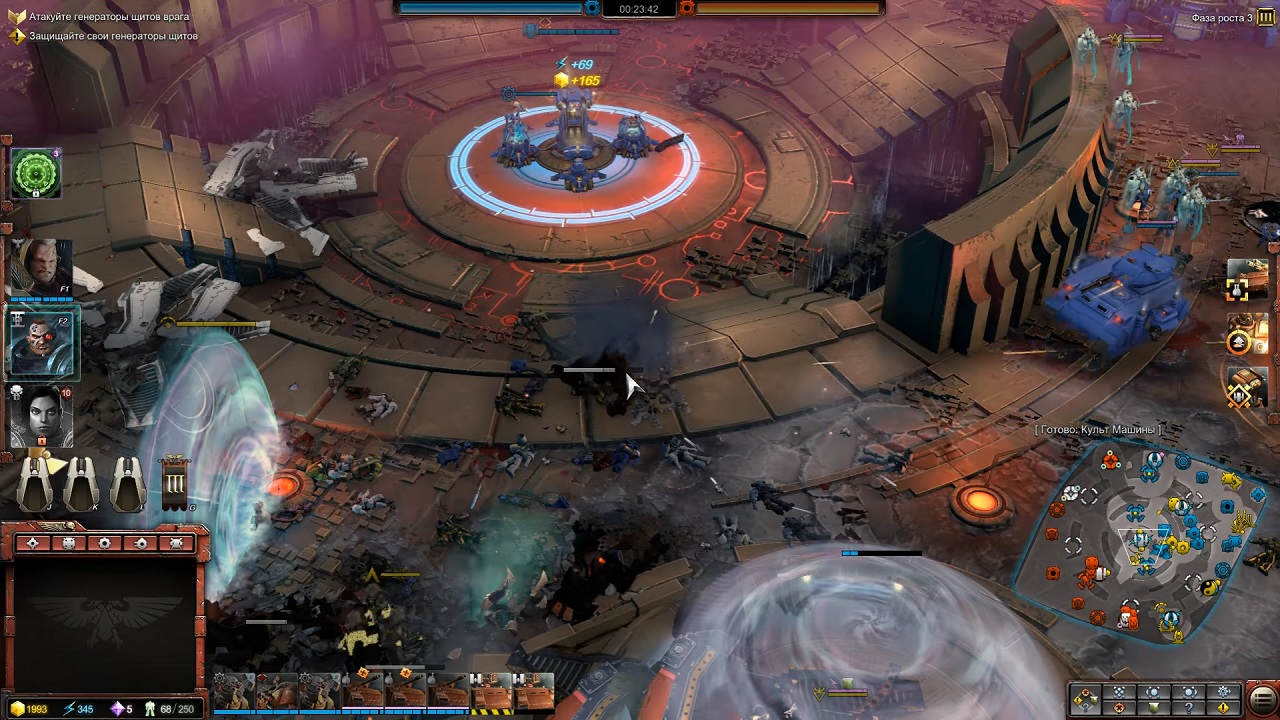
Task: Click the building icon with crossed-diamond badge
Action: pos(1246,388)
